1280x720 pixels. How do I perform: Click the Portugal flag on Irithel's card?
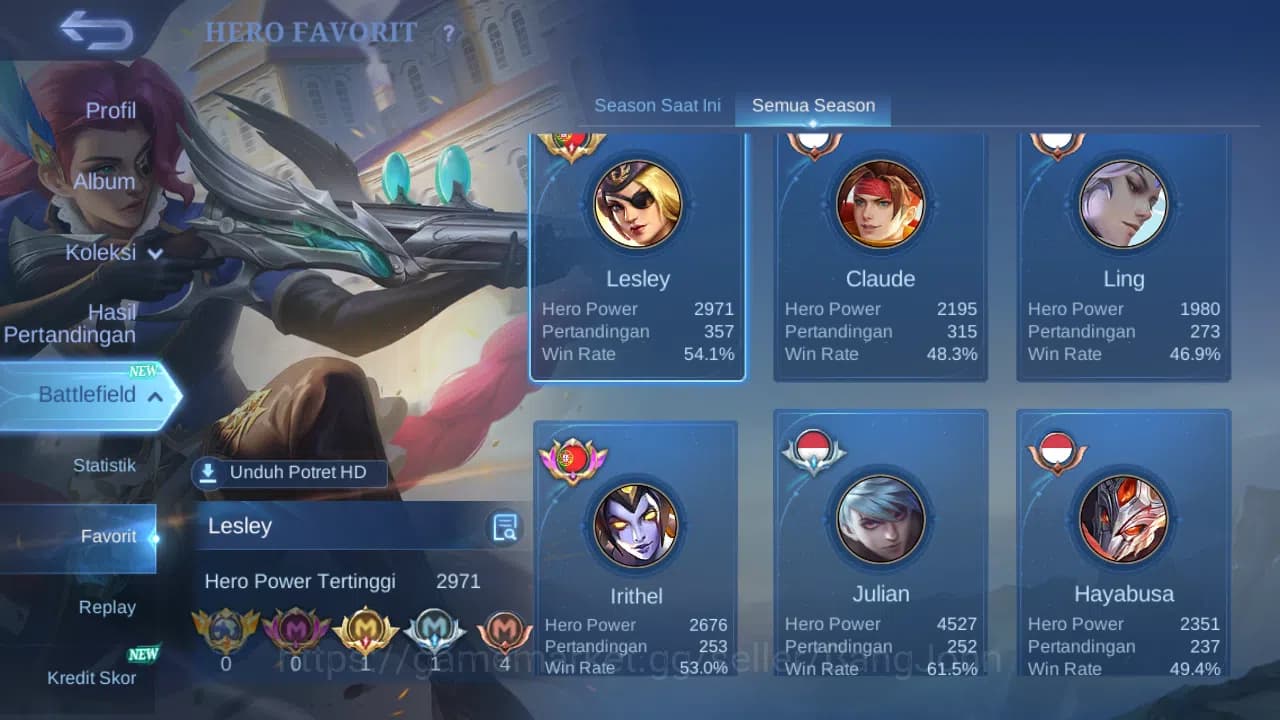[572, 460]
